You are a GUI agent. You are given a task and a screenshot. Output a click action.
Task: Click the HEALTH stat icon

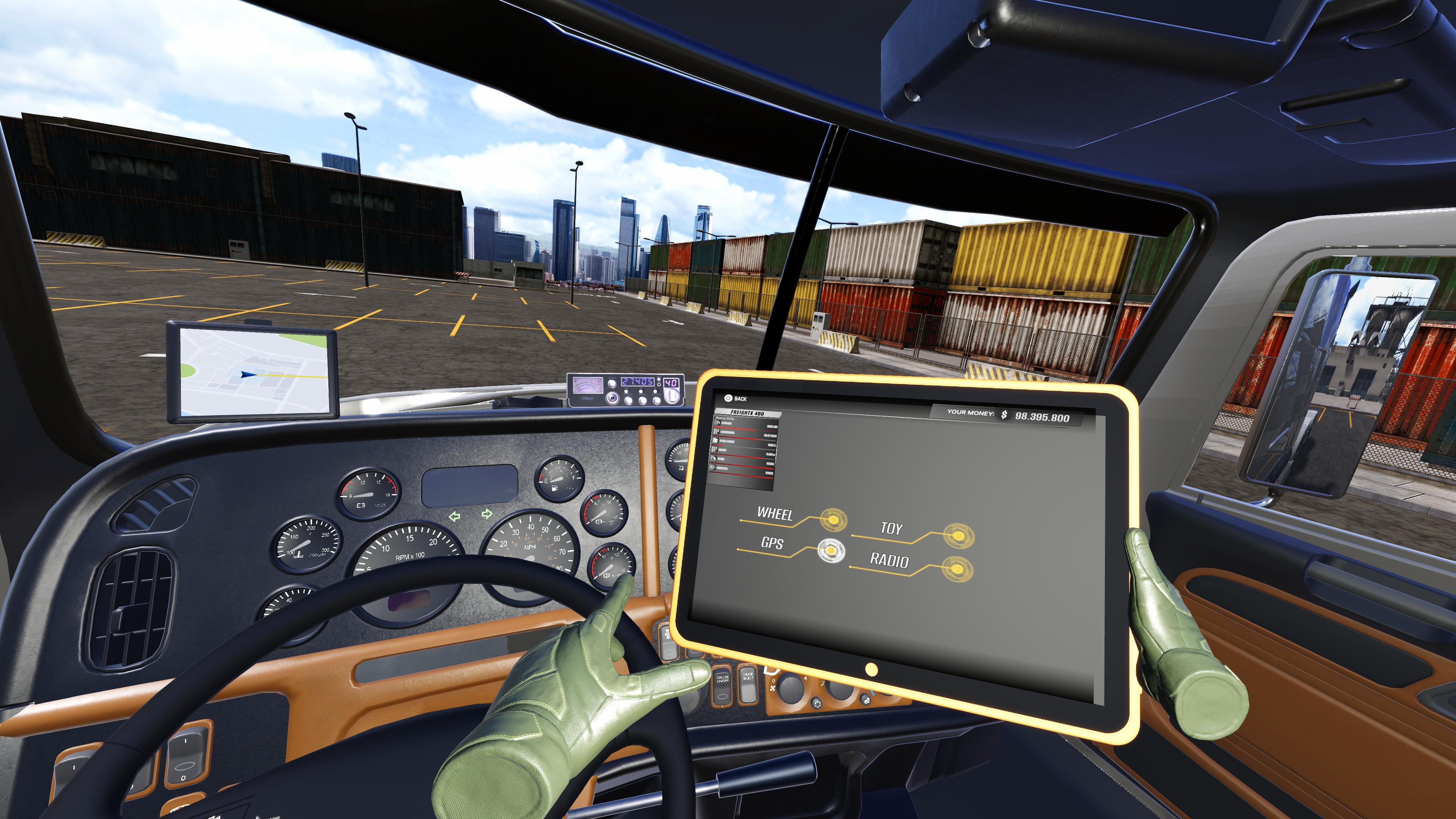[x=713, y=468]
